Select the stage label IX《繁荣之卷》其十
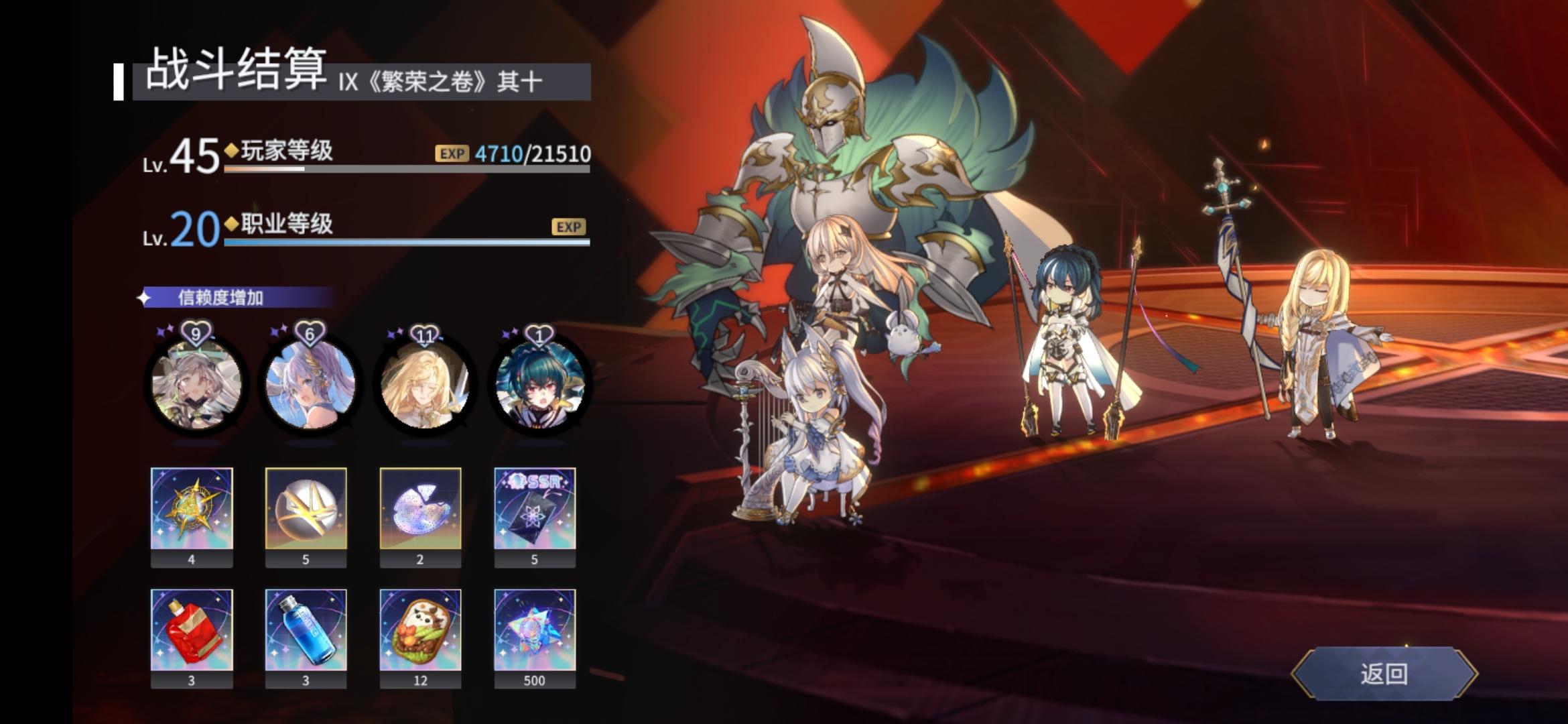1568x724 pixels. [419, 80]
